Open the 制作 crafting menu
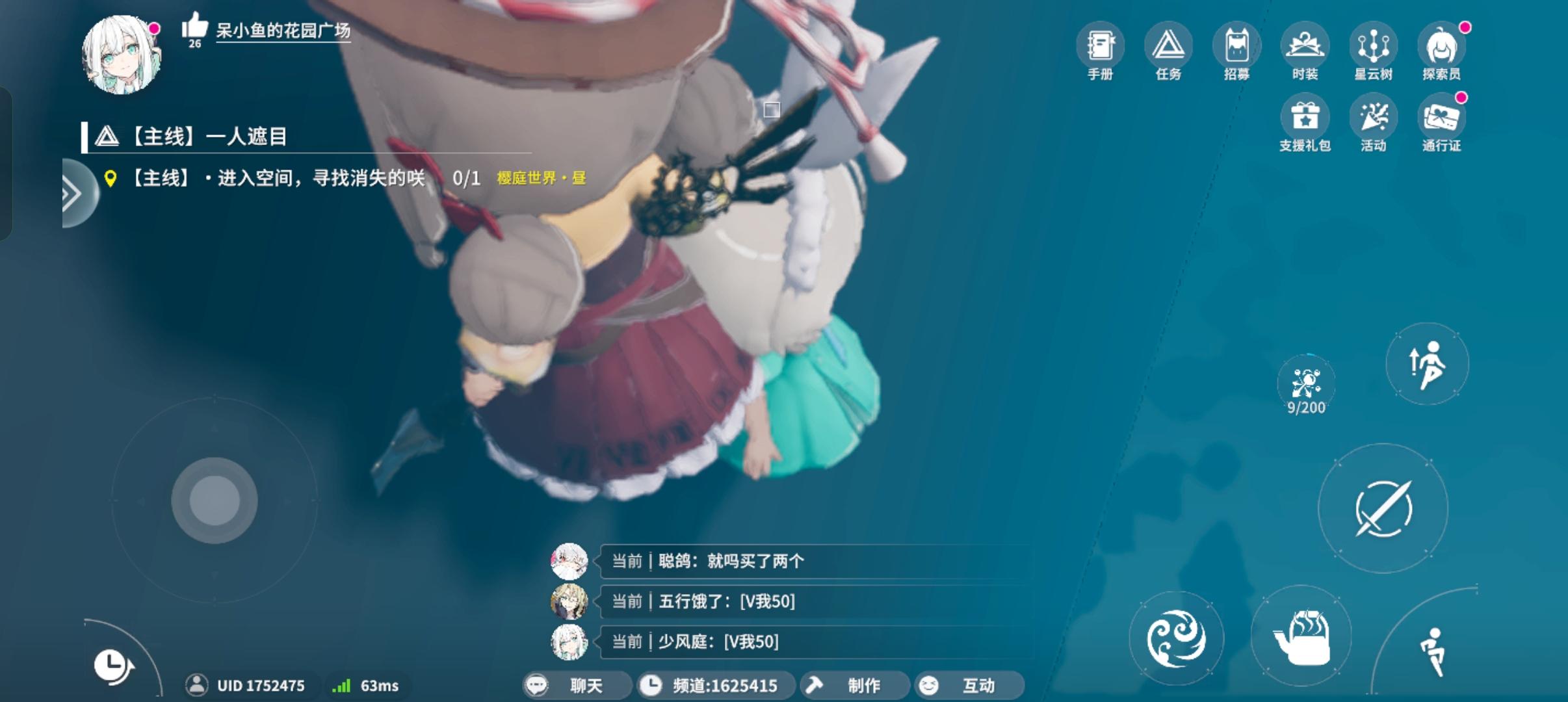 [x=855, y=685]
